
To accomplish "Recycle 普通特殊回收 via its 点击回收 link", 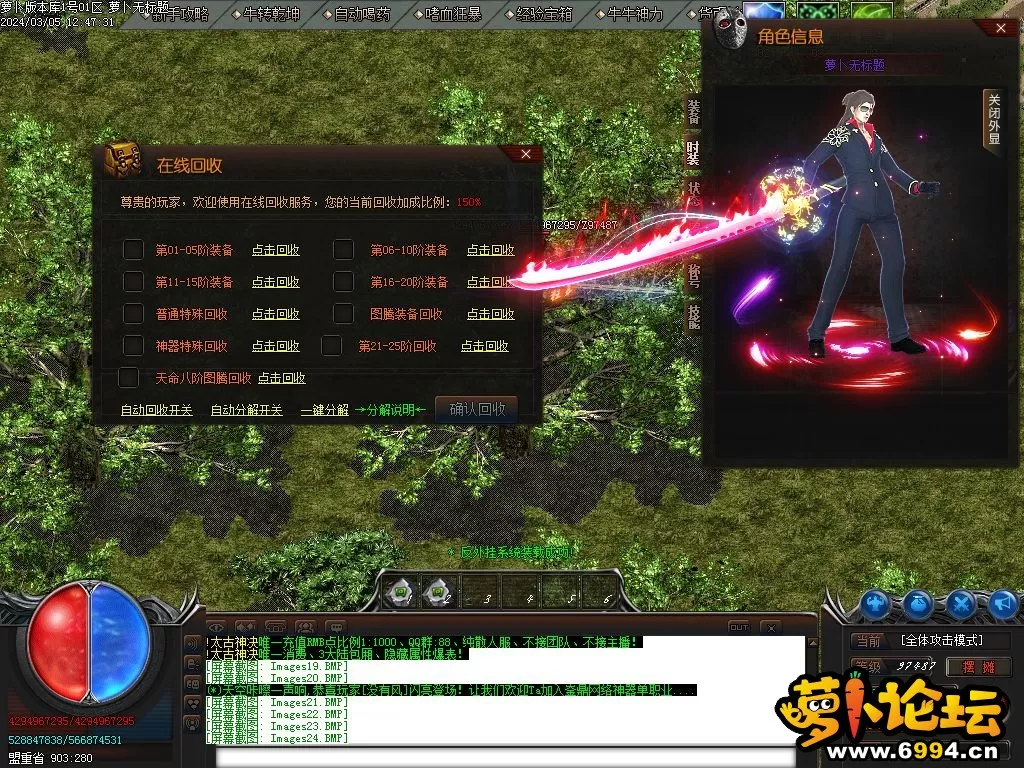I will pyautogui.click(x=275, y=314).
